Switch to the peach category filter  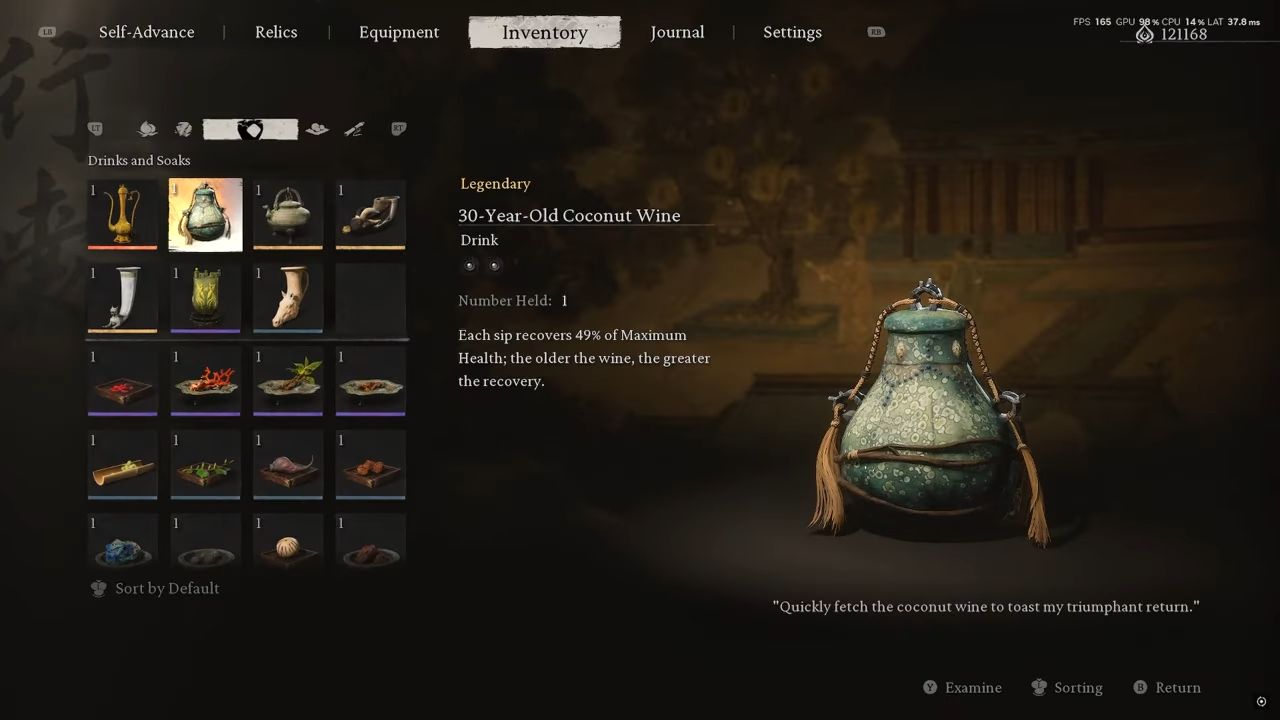(147, 129)
